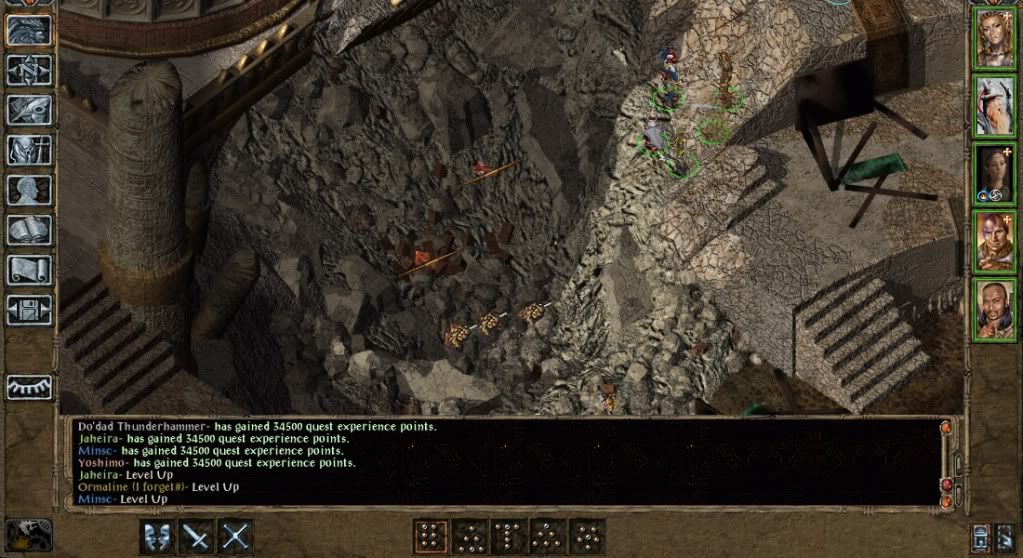The height and width of the screenshot is (558, 1023).
Task: Open the journal with the quill icon
Action: pos(29,109)
